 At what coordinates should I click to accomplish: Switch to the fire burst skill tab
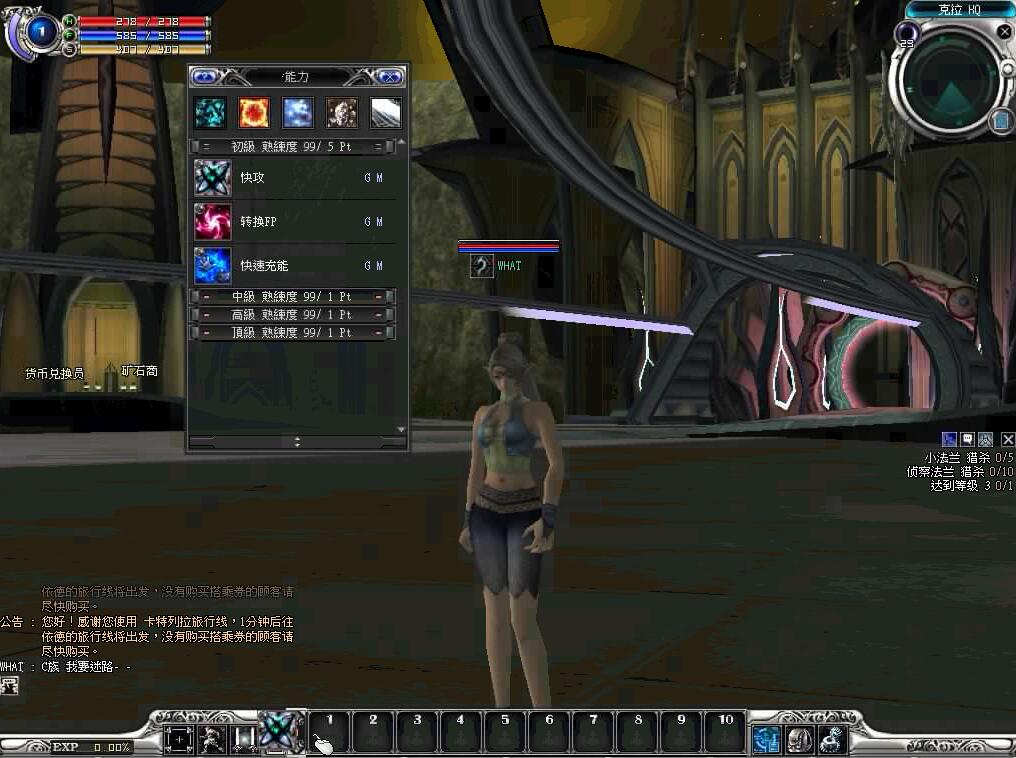click(x=254, y=112)
